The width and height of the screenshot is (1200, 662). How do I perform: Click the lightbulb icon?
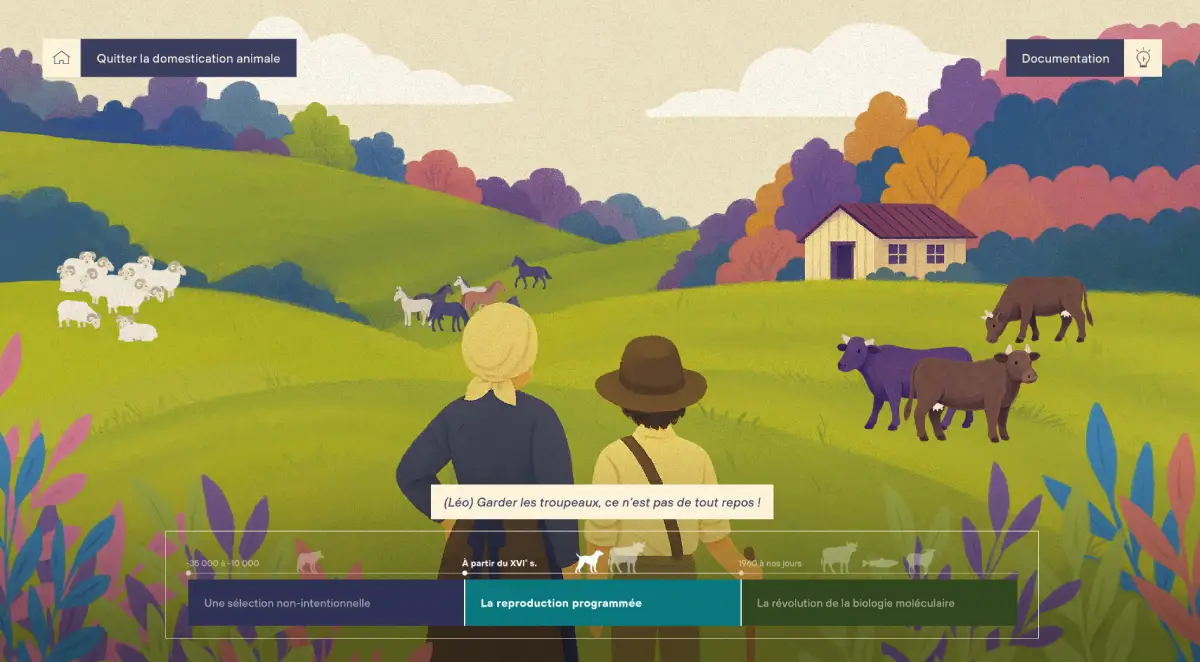tap(1143, 58)
